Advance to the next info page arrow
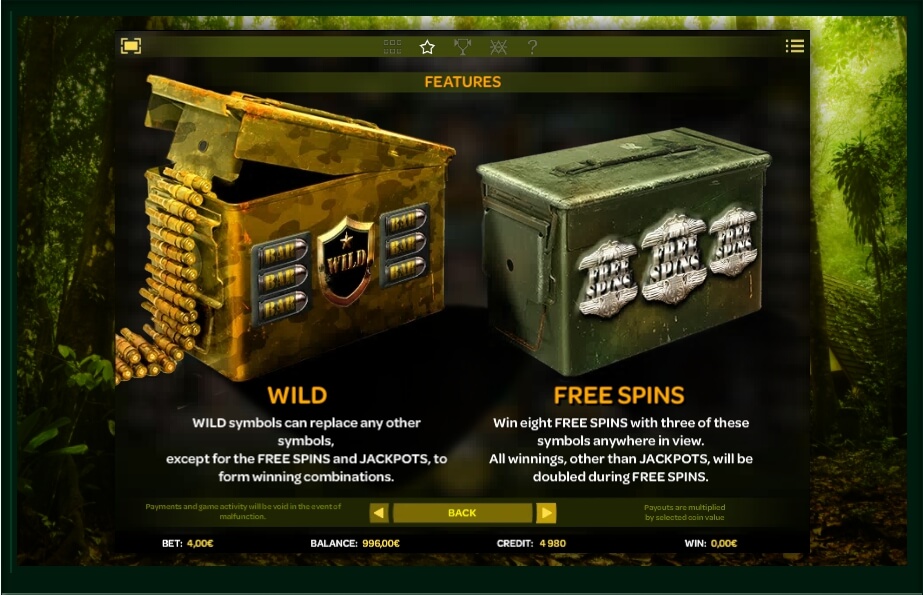Image resolution: width=923 pixels, height=595 pixels. (546, 513)
